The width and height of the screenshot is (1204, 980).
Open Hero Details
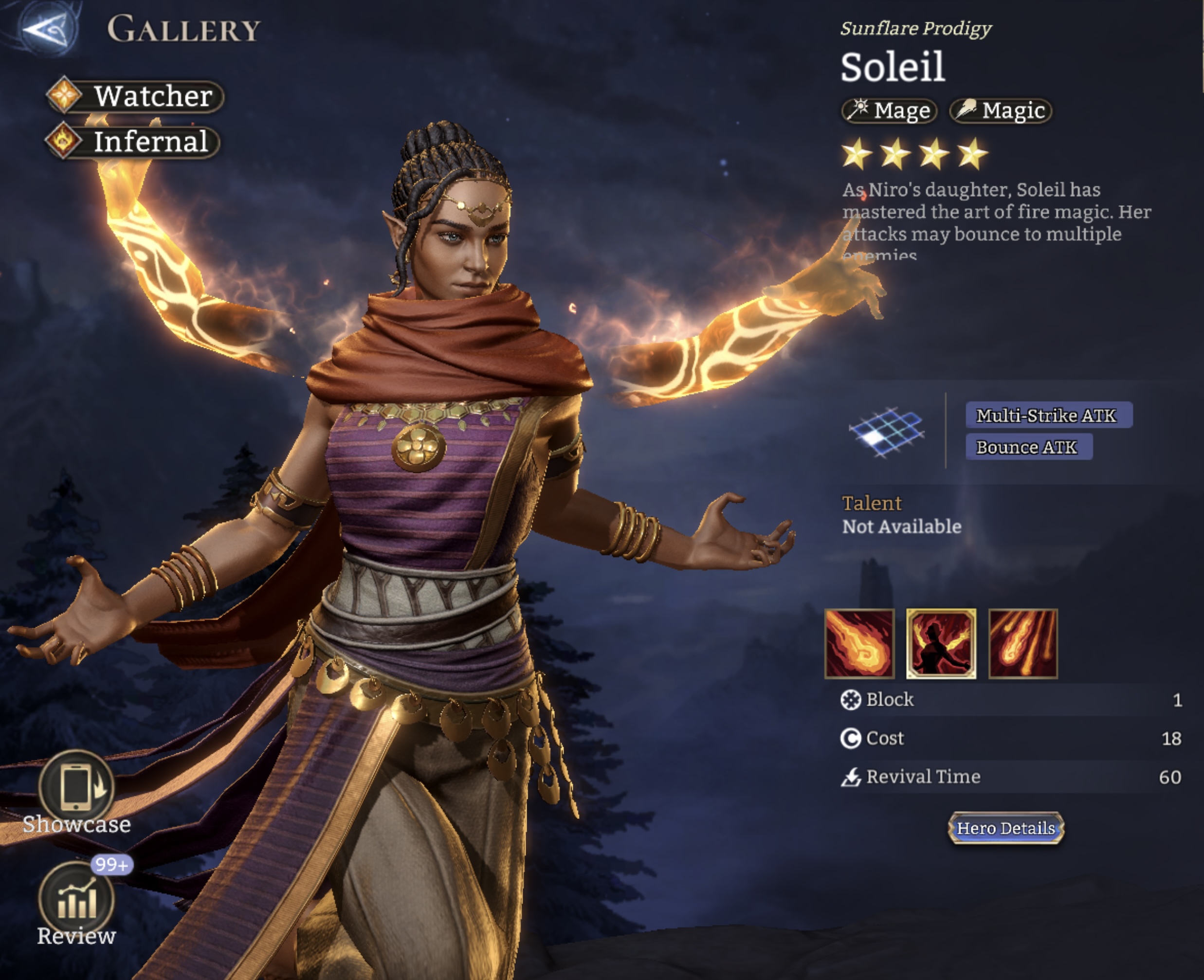[x=1006, y=828]
